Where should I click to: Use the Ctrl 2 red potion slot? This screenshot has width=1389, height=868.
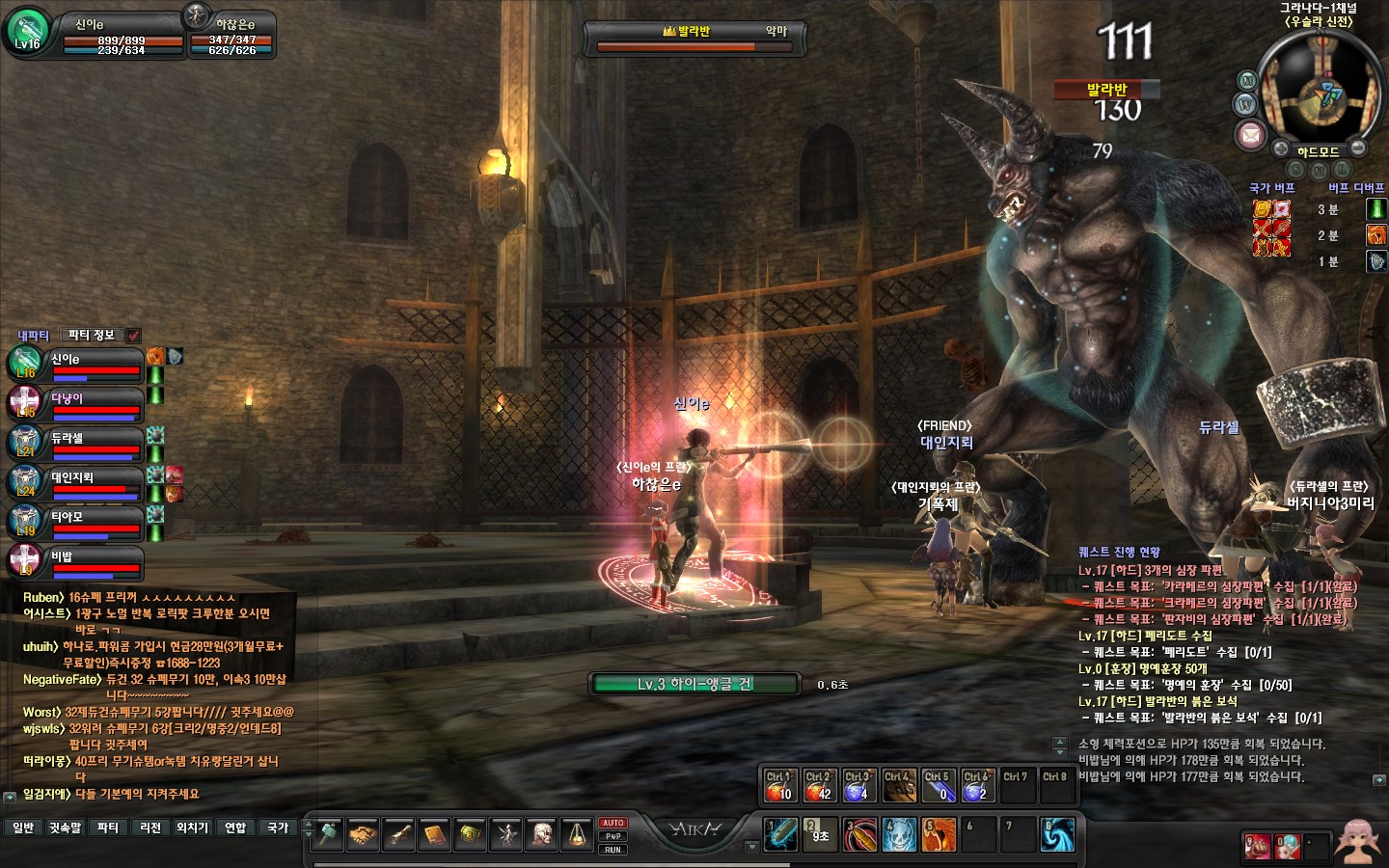pos(818,786)
